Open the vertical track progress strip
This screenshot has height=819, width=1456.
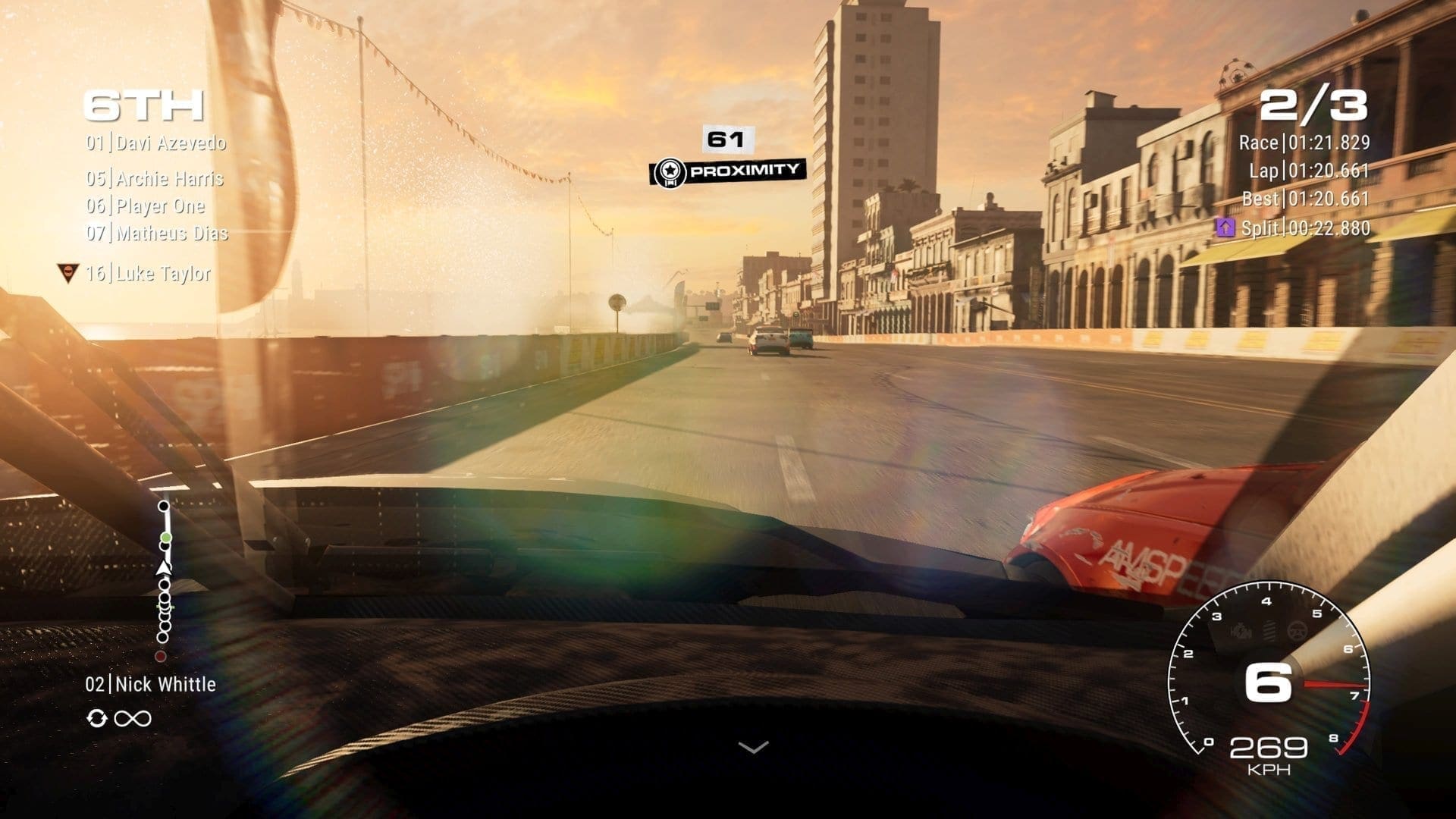tap(164, 580)
